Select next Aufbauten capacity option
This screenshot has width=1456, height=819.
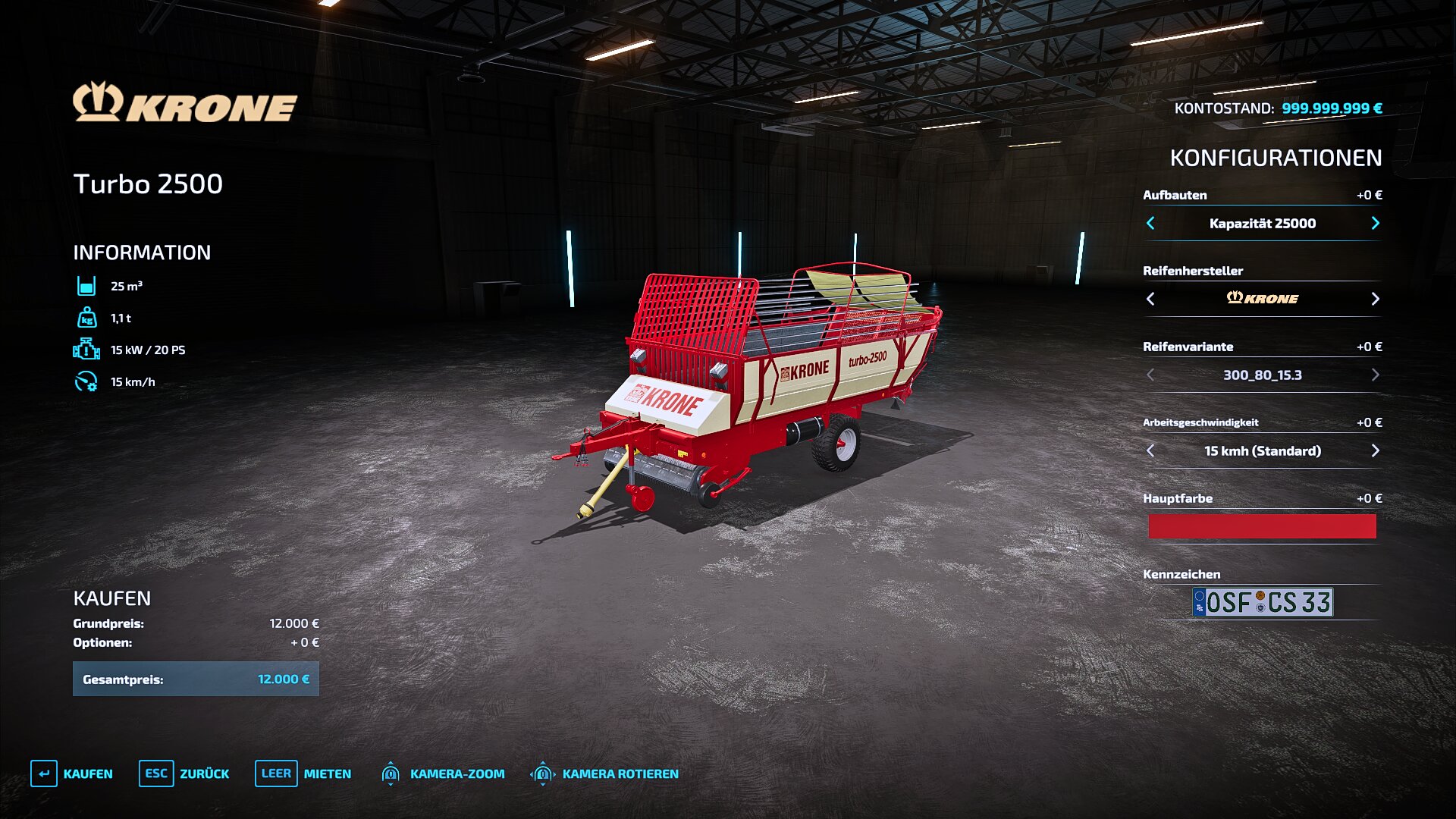(1375, 223)
